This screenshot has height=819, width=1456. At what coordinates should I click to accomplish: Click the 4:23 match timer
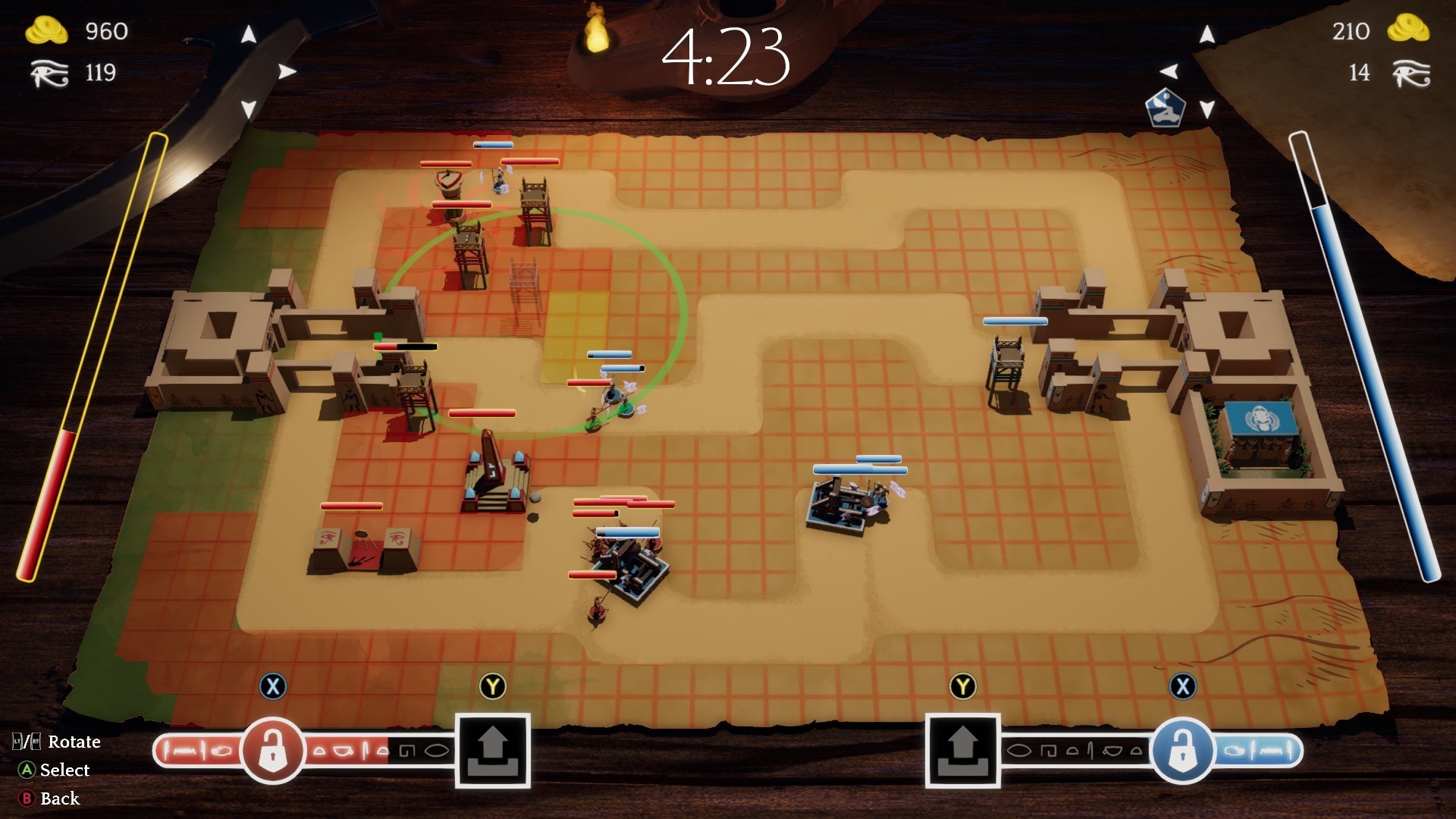coord(726,58)
